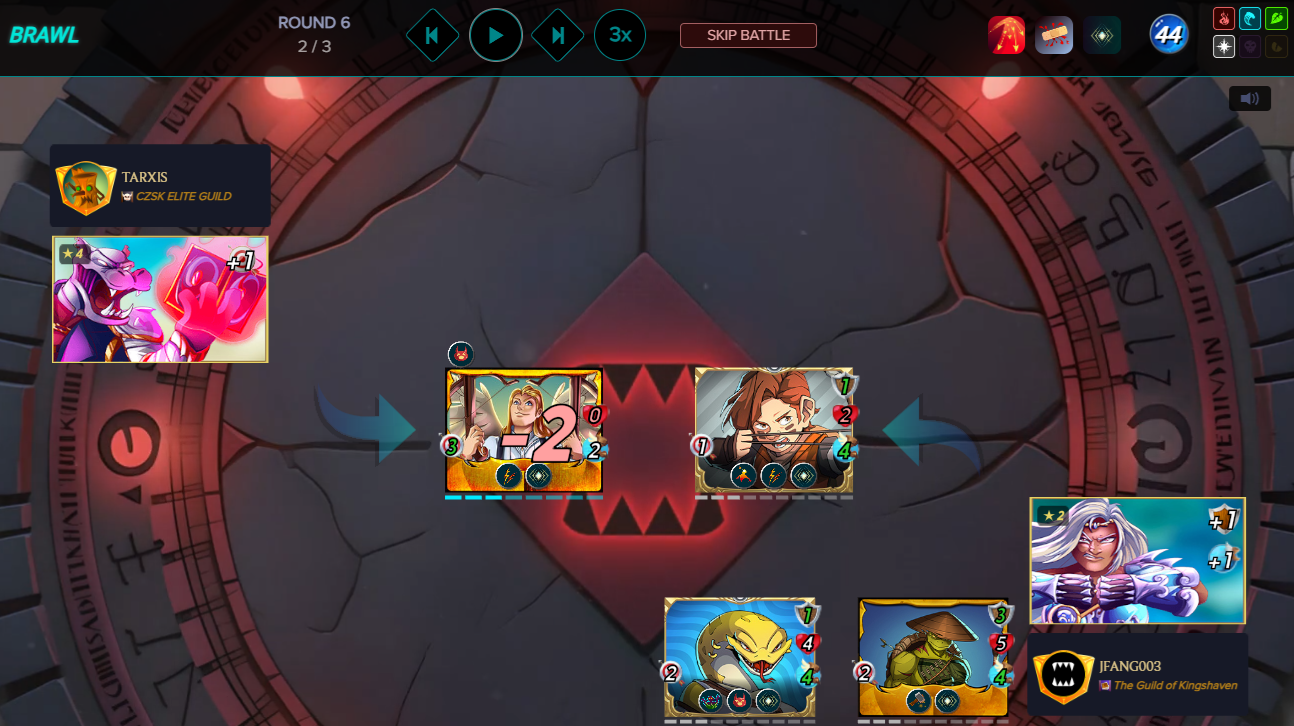This screenshot has height=726, width=1294.
Task: Open TARXIS player profile panel
Action: tap(160, 186)
